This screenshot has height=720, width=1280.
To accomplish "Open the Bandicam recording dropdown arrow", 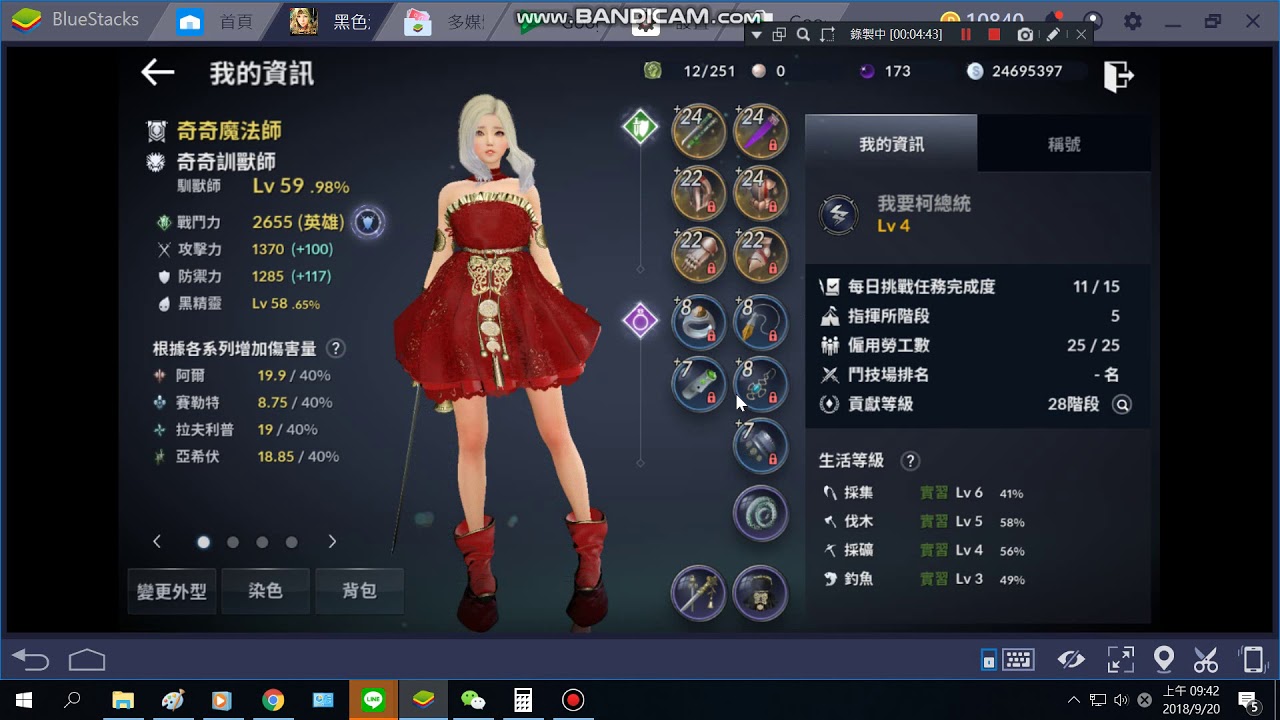I will tap(757, 33).
